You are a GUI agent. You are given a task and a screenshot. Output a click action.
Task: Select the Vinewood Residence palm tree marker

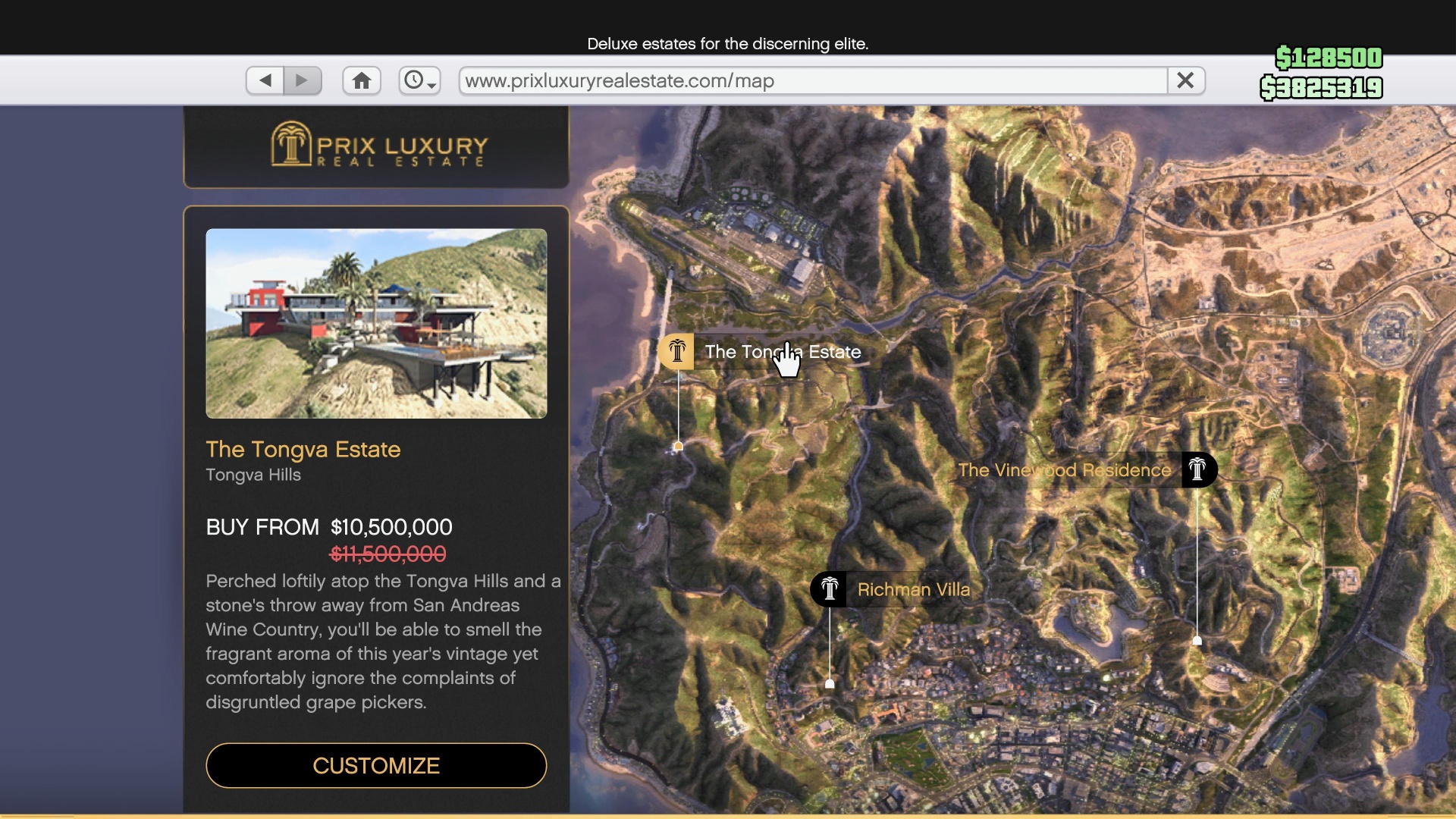tap(1198, 469)
